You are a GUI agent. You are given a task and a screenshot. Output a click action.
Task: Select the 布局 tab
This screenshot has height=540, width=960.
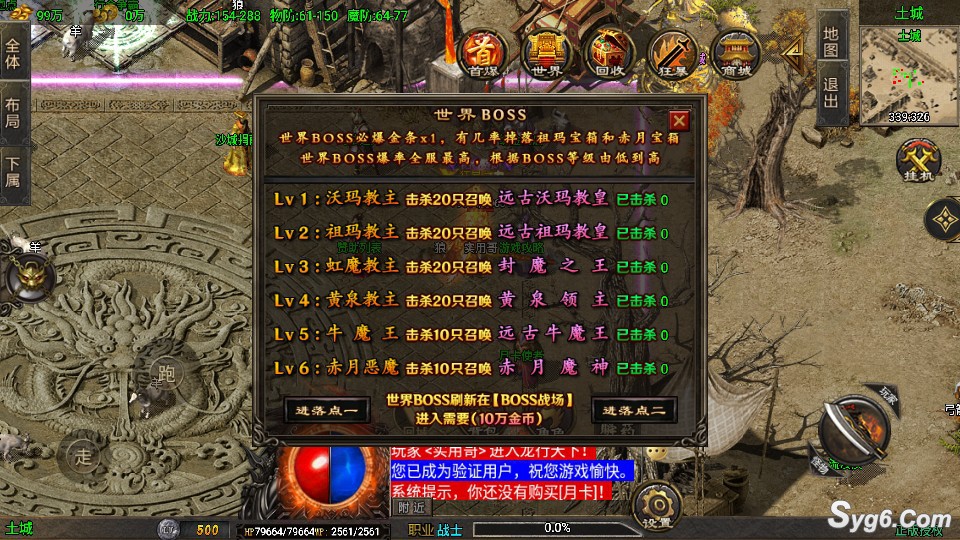click(13, 112)
